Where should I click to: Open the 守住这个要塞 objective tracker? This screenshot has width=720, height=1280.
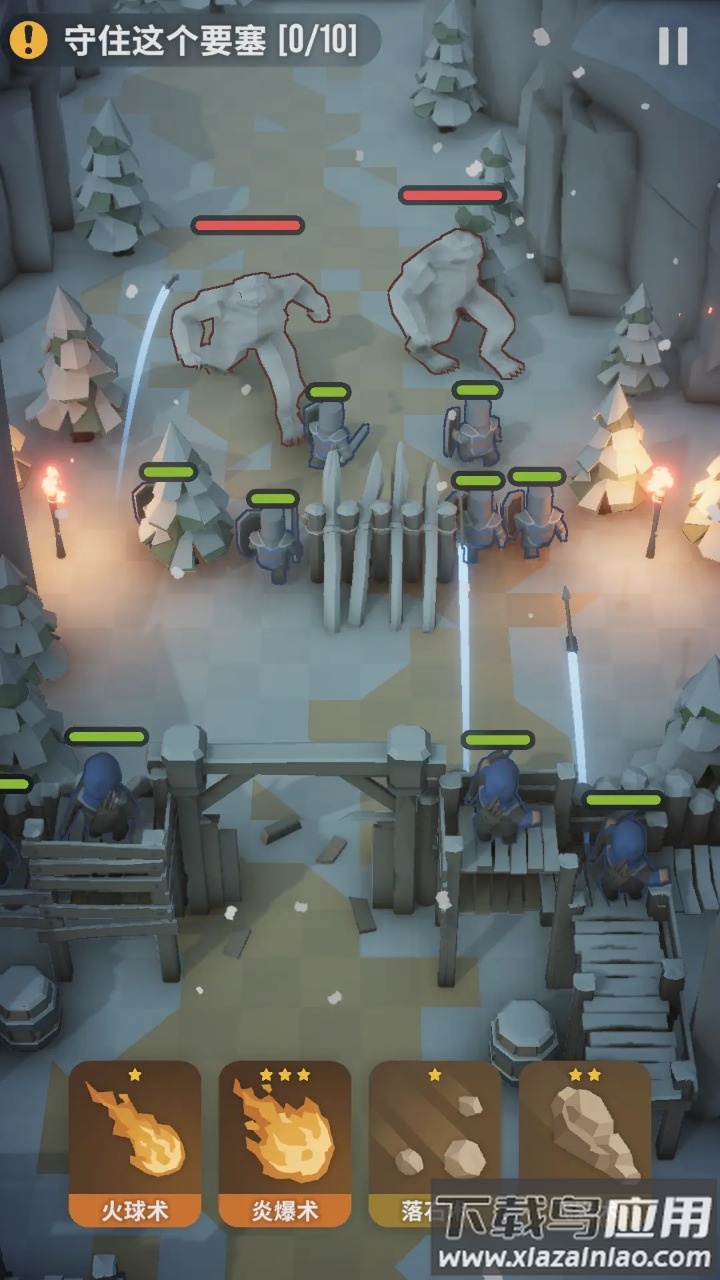[190, 41]
